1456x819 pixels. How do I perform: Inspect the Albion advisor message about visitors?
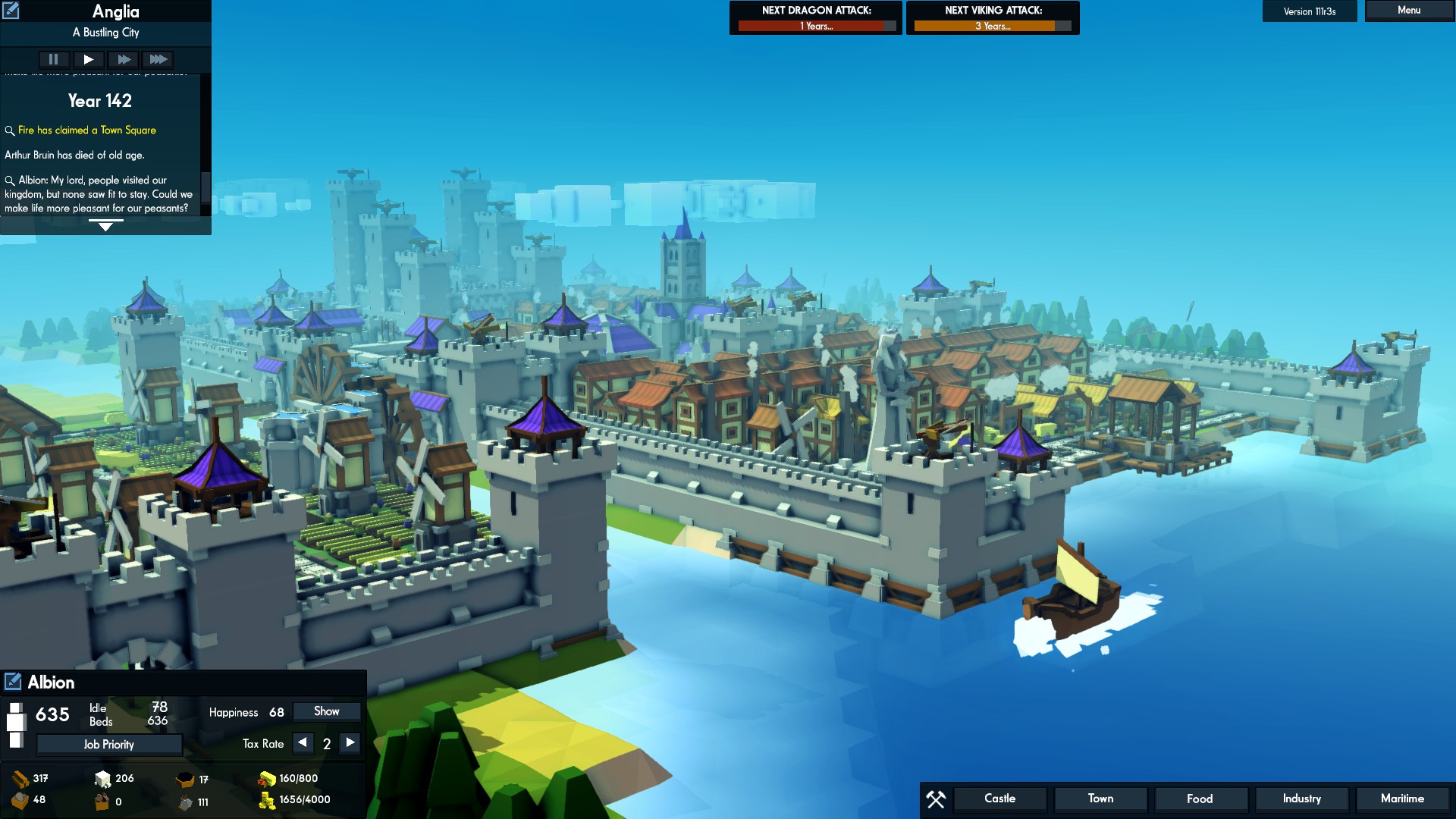[x=10, y=180]
